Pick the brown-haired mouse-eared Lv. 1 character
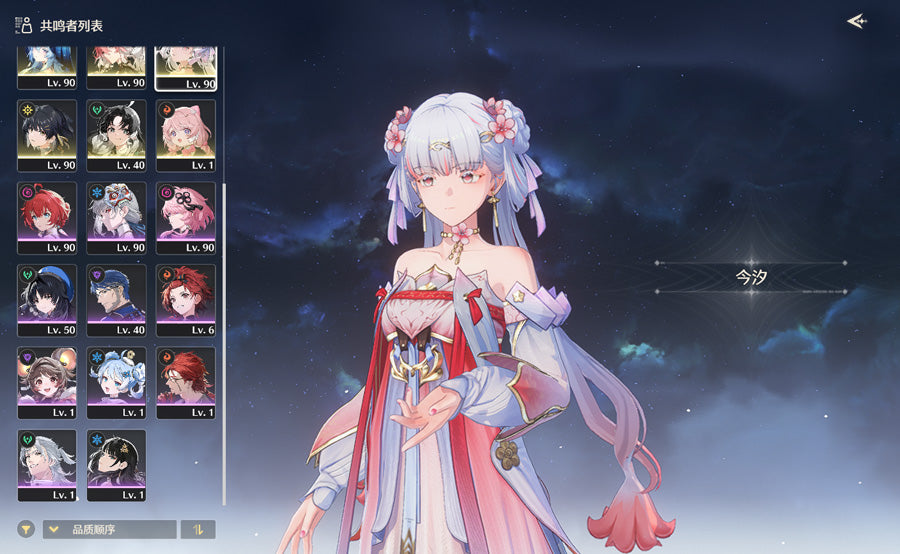Image resolution: width=900 pixels, height=554 pixels. coord(47,383)
